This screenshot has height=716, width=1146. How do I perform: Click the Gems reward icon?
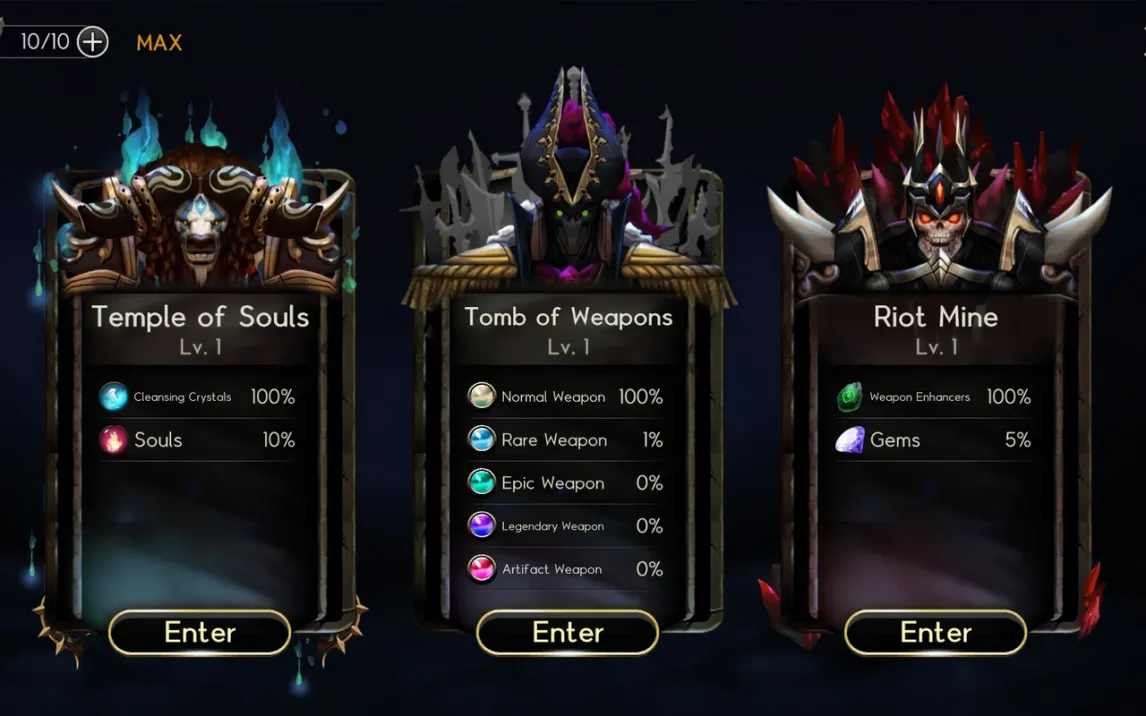850,440
